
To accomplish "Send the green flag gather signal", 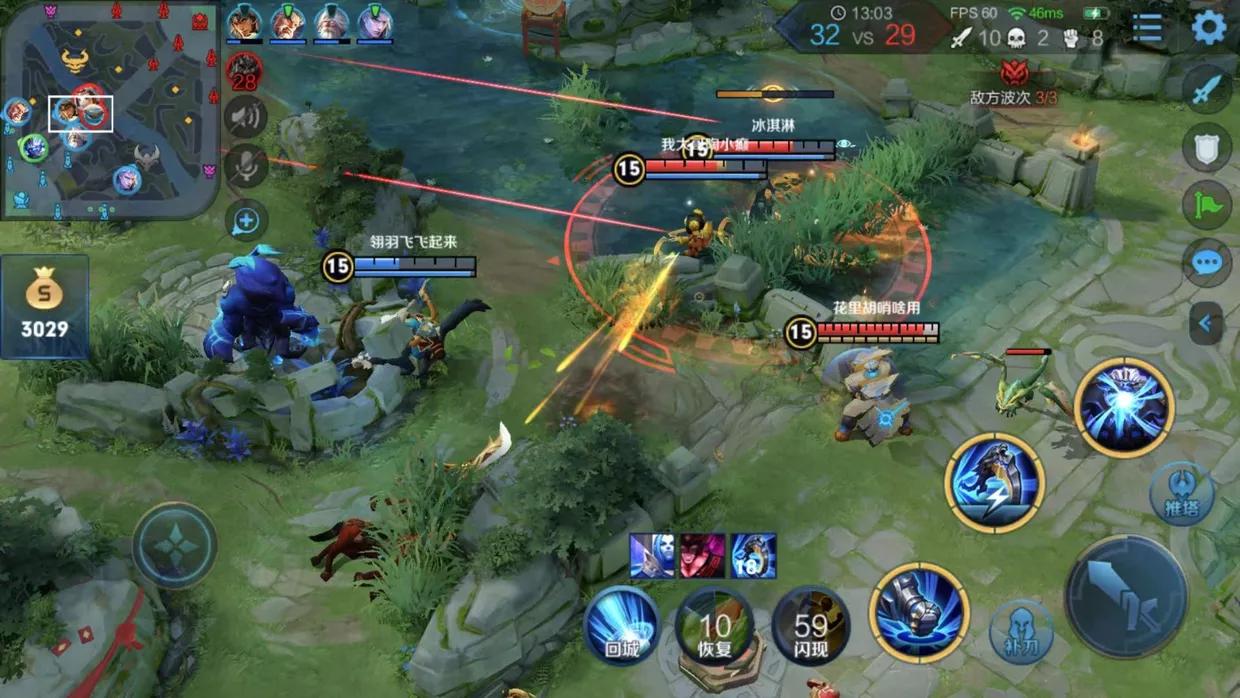I will click(x=1207, y=205).
